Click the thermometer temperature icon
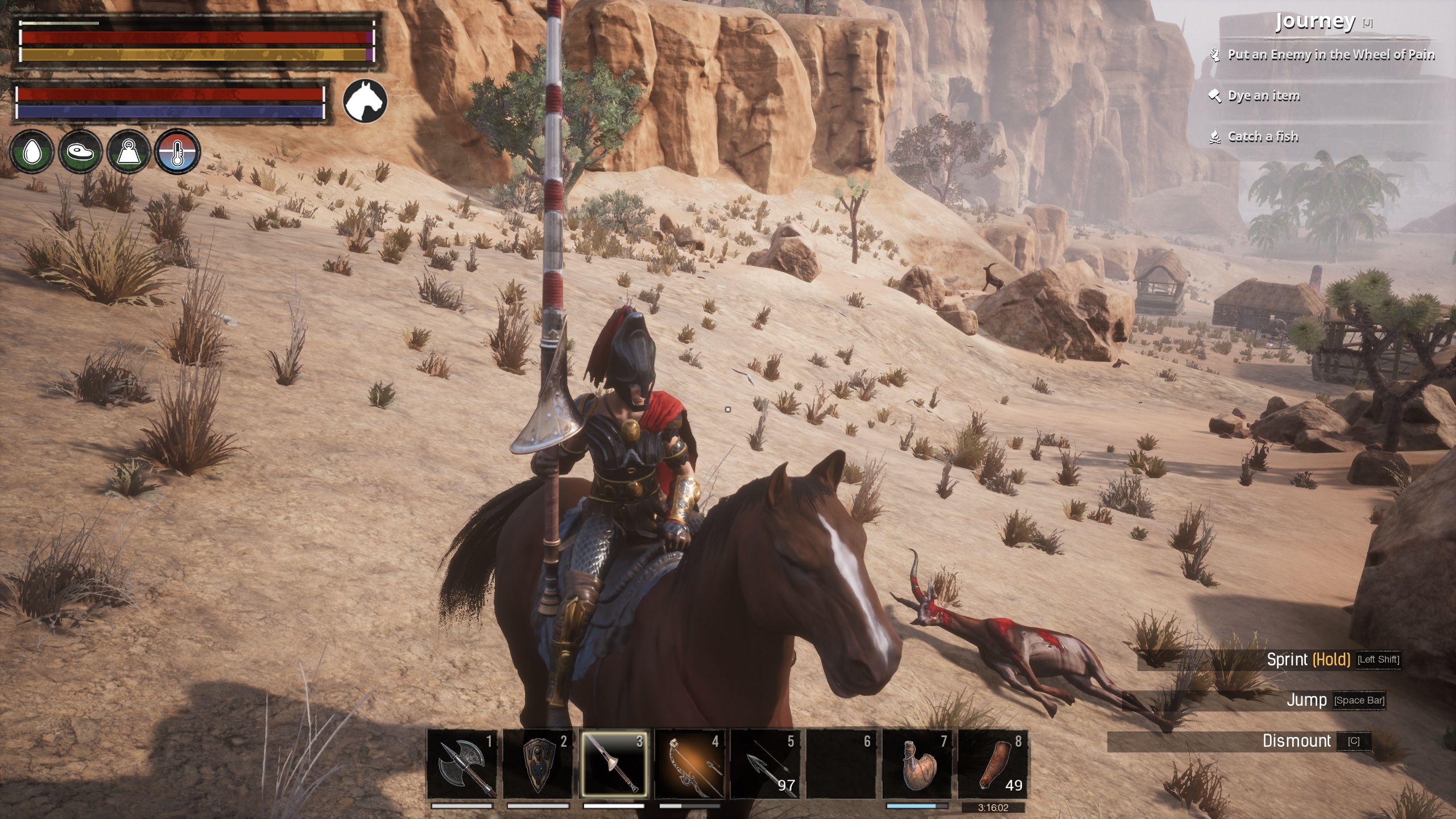The width and height of the screenshot is (1456, 819). 177,152
